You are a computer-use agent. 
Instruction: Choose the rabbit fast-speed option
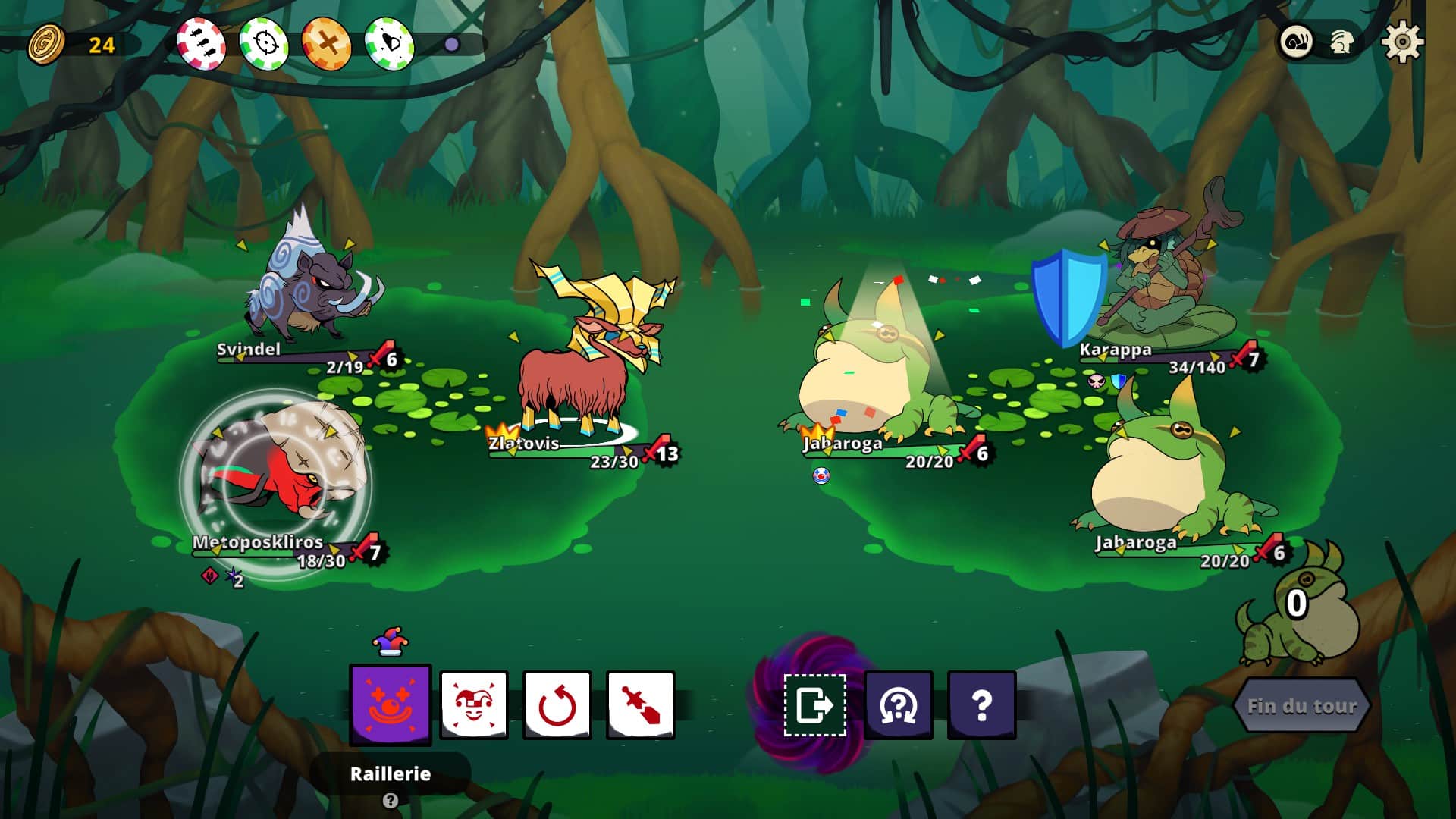click(x=1342, y=42)
